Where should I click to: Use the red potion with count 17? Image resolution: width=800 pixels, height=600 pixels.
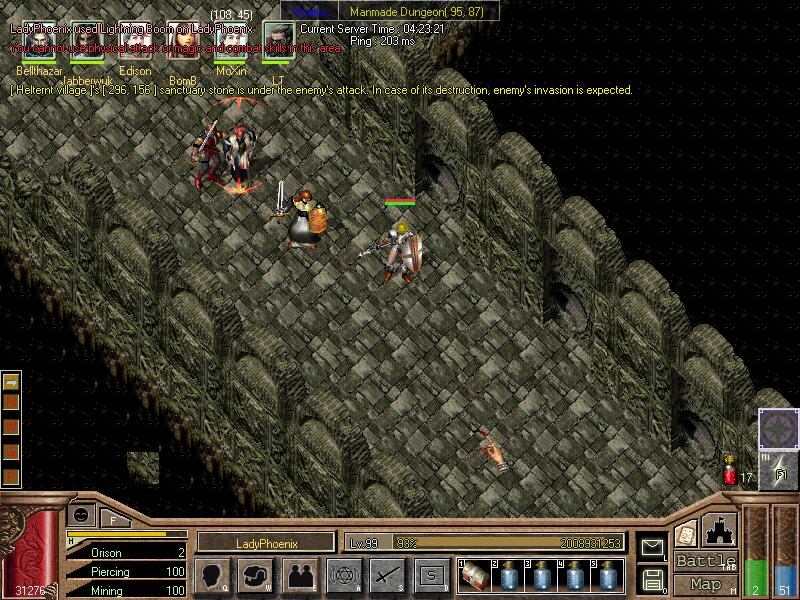(x=730, y=471)
